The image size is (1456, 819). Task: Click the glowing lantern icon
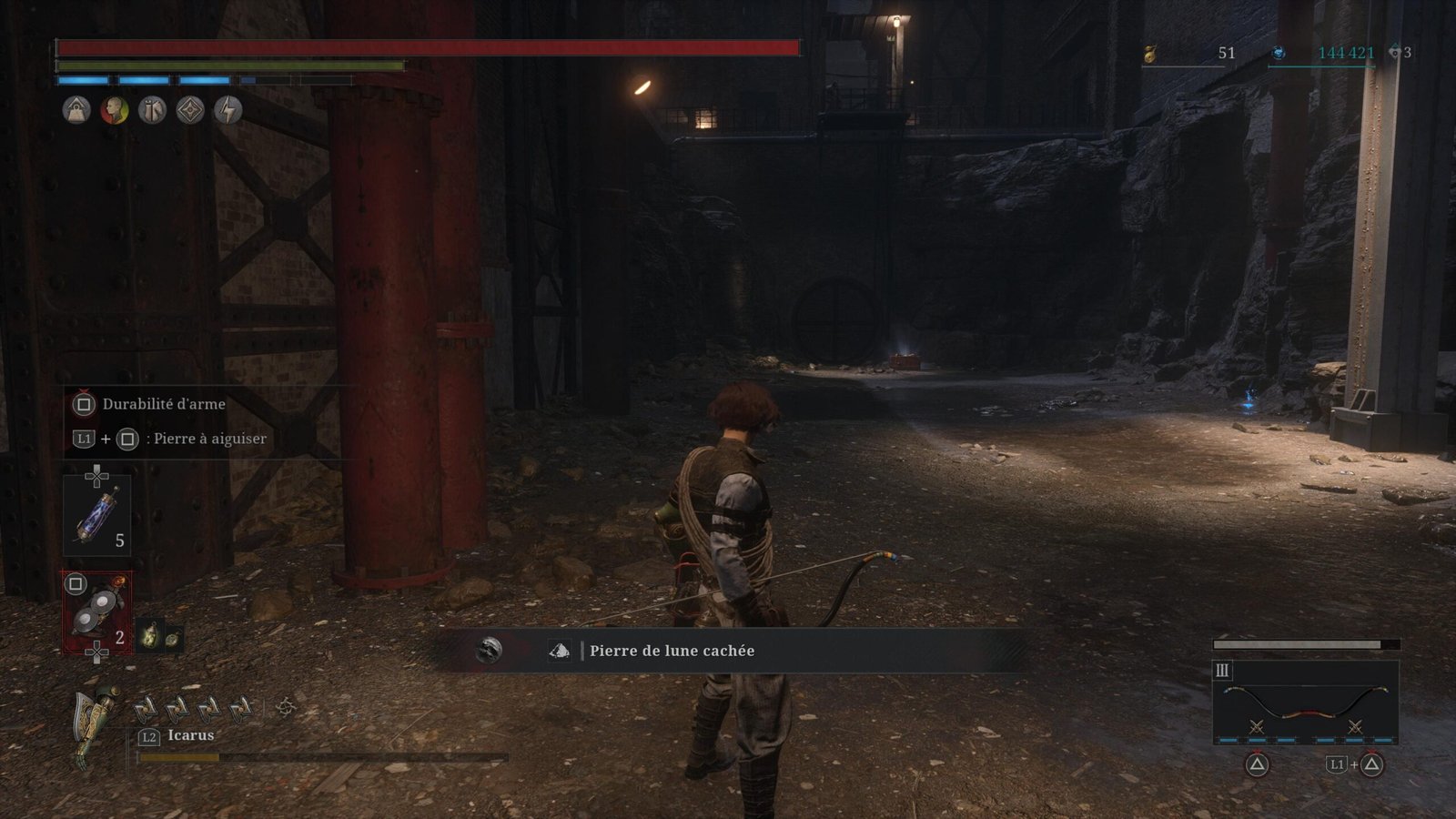pyautogui.click(x=149, y=636)
